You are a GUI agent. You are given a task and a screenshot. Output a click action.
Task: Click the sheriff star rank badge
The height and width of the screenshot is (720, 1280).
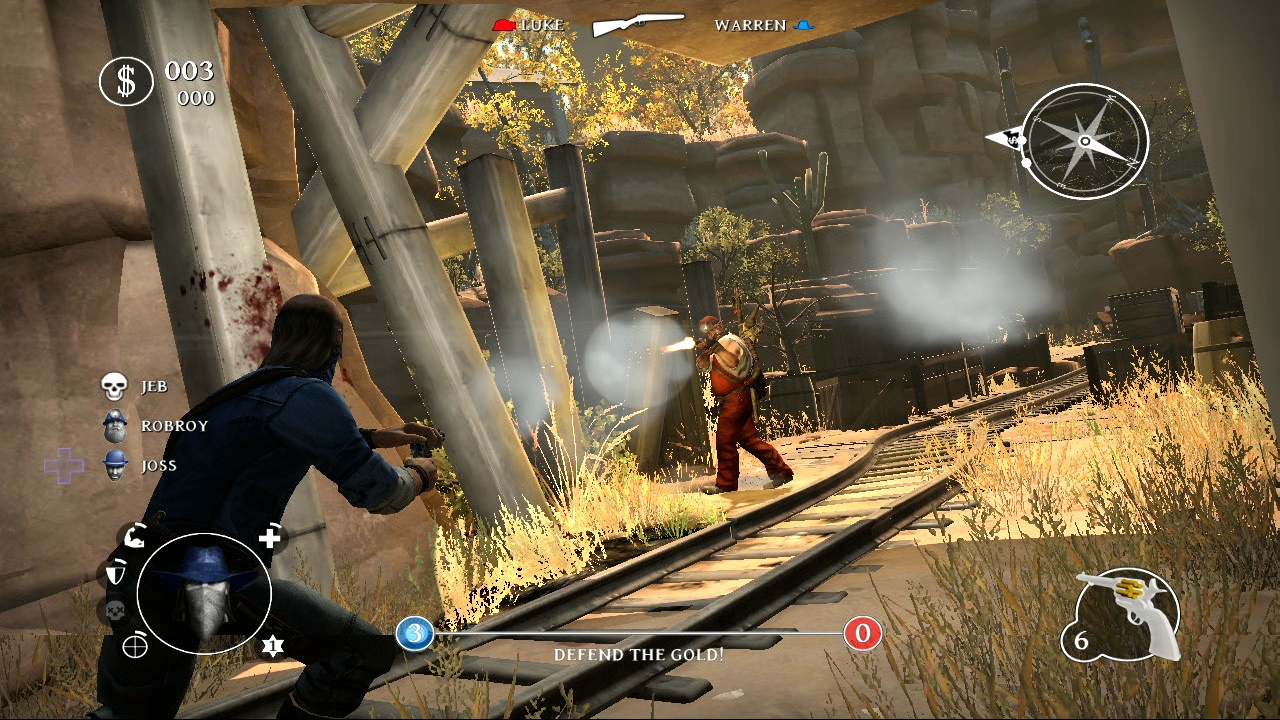point(271,646)
